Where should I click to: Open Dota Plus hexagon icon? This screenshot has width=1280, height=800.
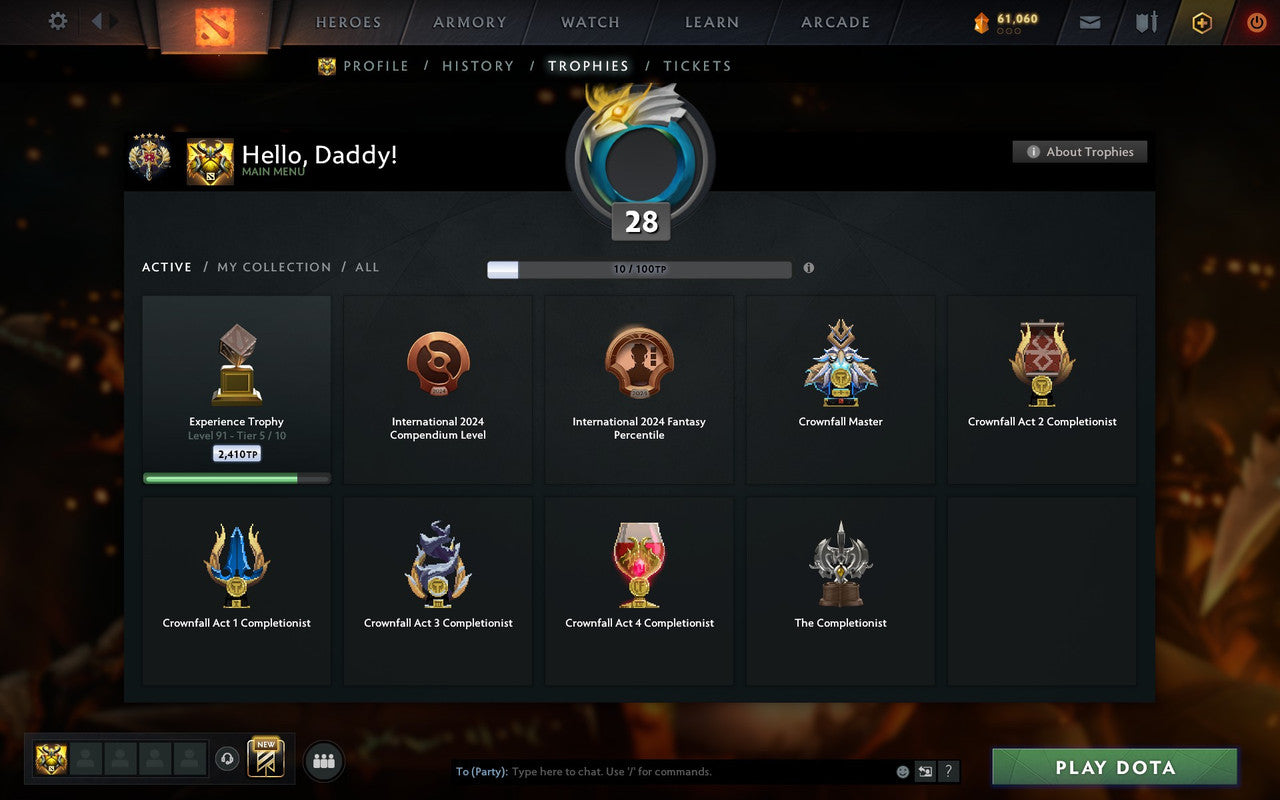pyautogui.click(x=1201, y=22)
